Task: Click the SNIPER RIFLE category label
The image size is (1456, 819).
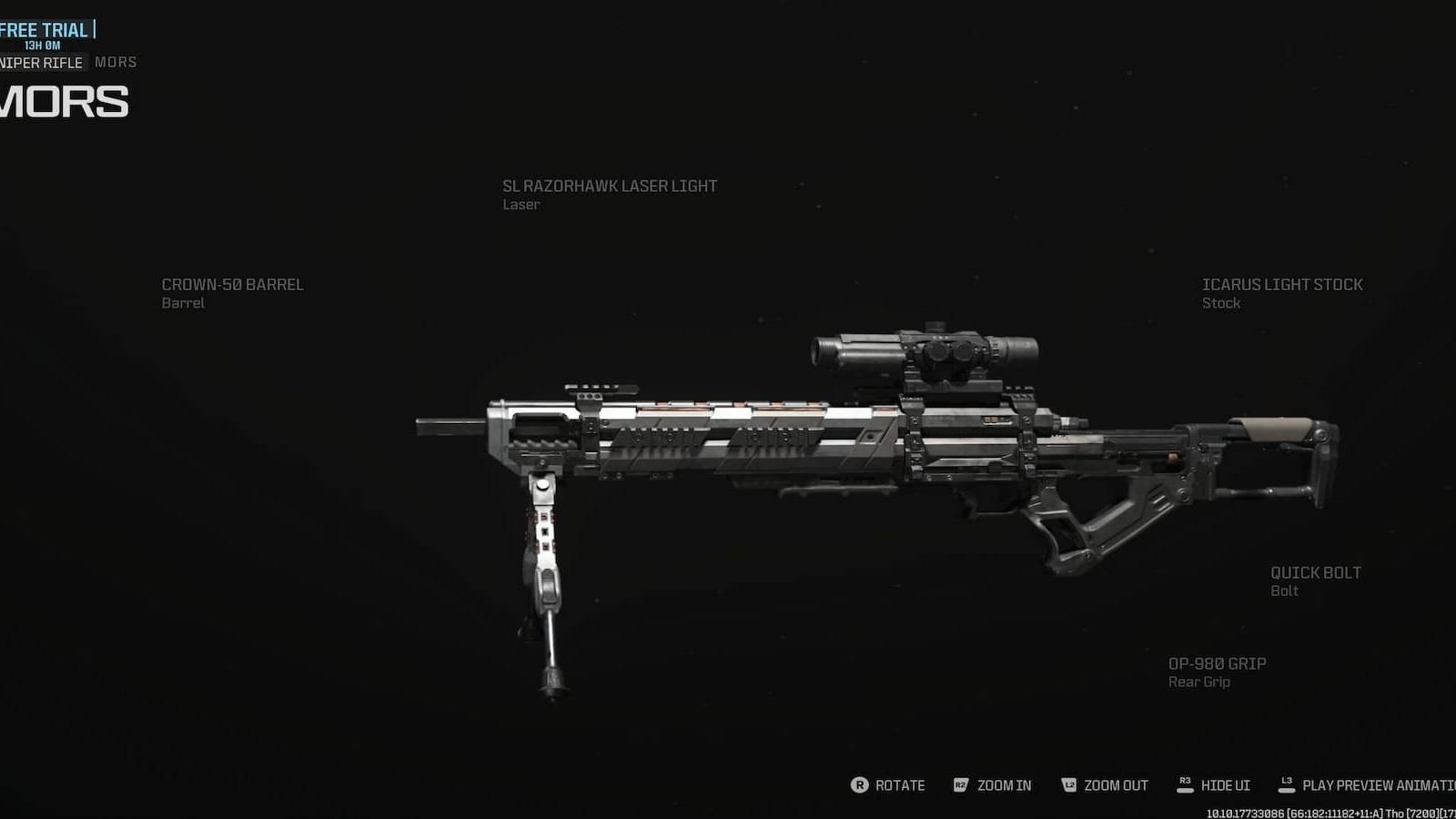Action: point(39,62)
